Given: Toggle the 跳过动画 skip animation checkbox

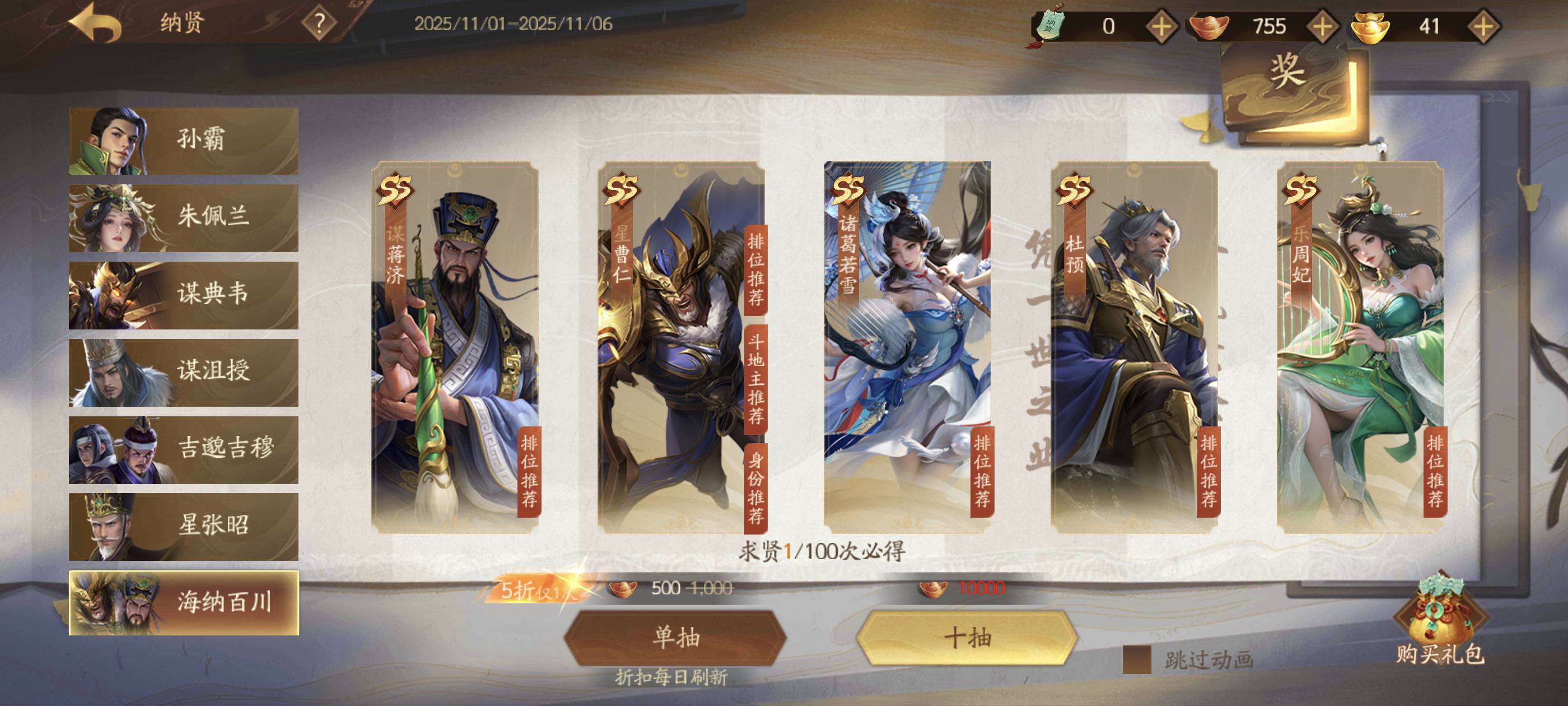Looking at the screenshot, I should [x=1136, y=659].
